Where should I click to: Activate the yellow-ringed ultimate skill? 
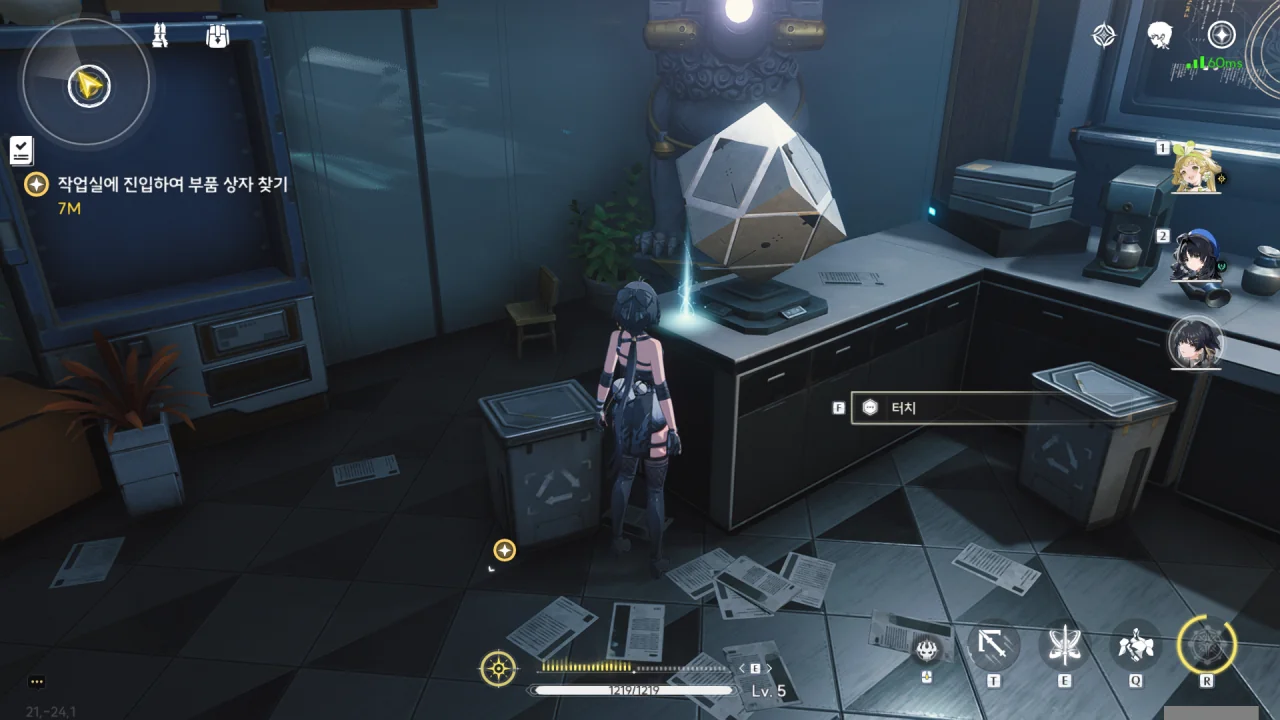coord(1207,645)
